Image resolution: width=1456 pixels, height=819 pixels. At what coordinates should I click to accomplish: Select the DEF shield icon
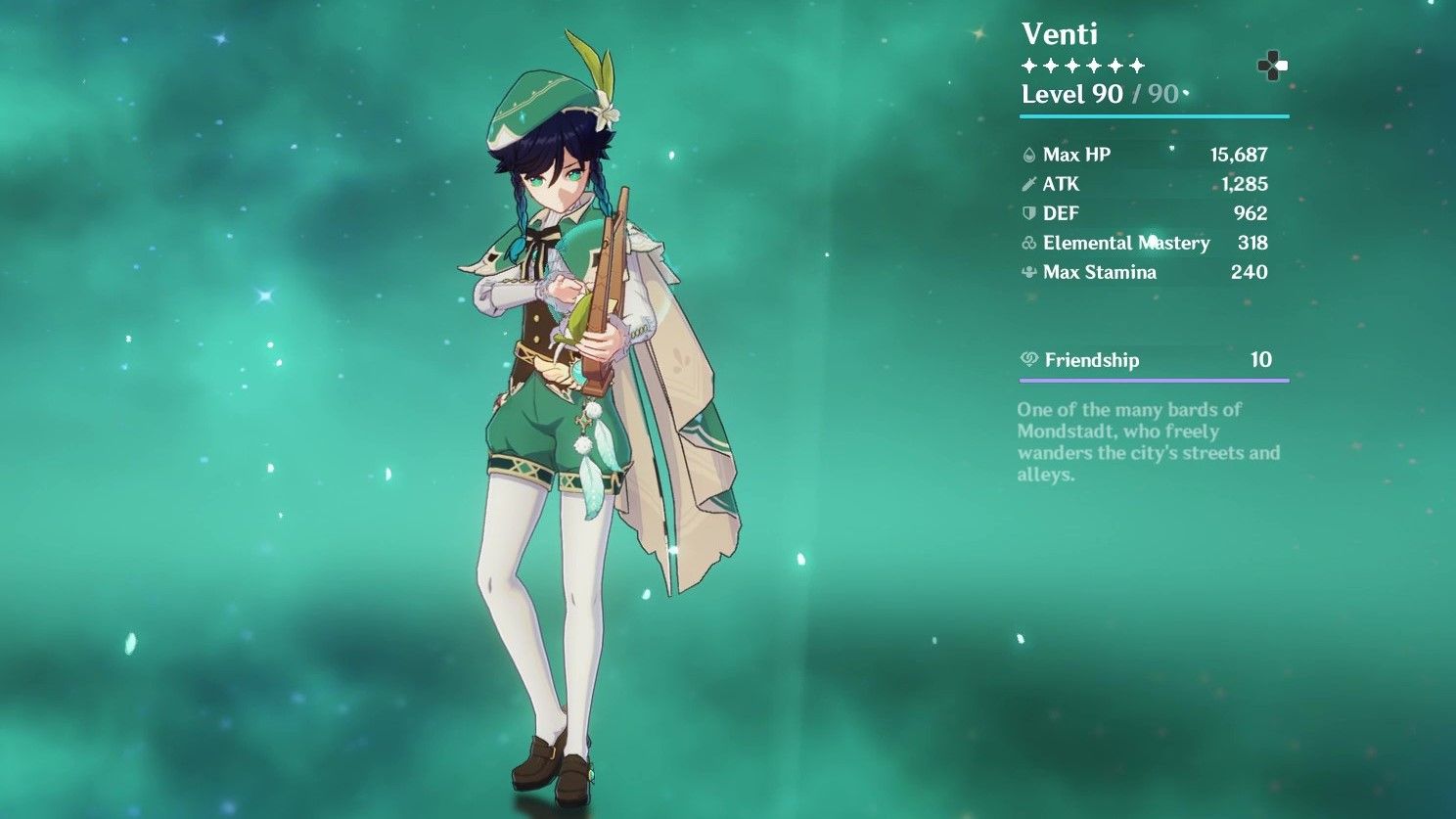point(1028,213)
